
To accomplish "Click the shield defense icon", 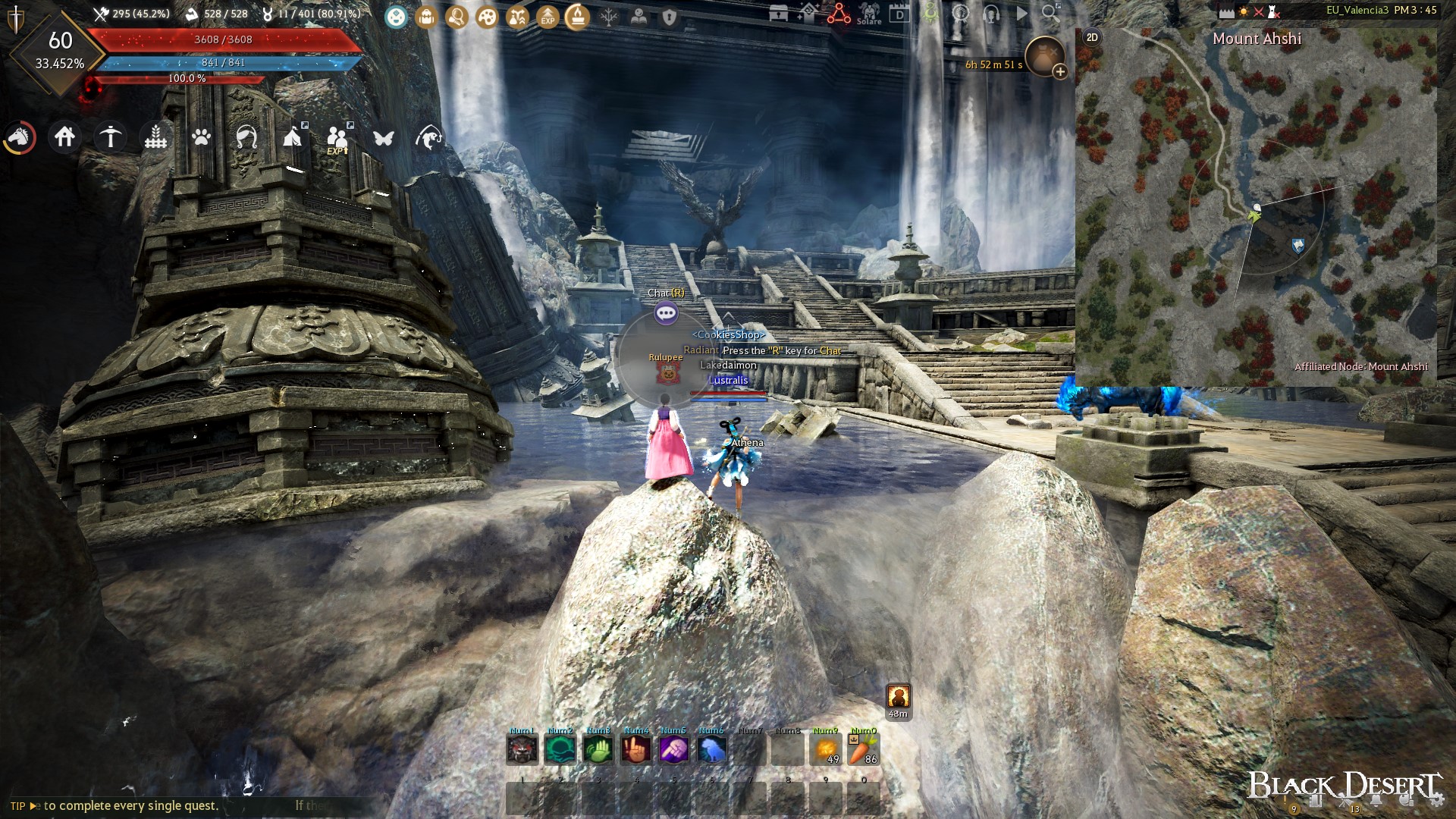I will click(x=668, y=14).
